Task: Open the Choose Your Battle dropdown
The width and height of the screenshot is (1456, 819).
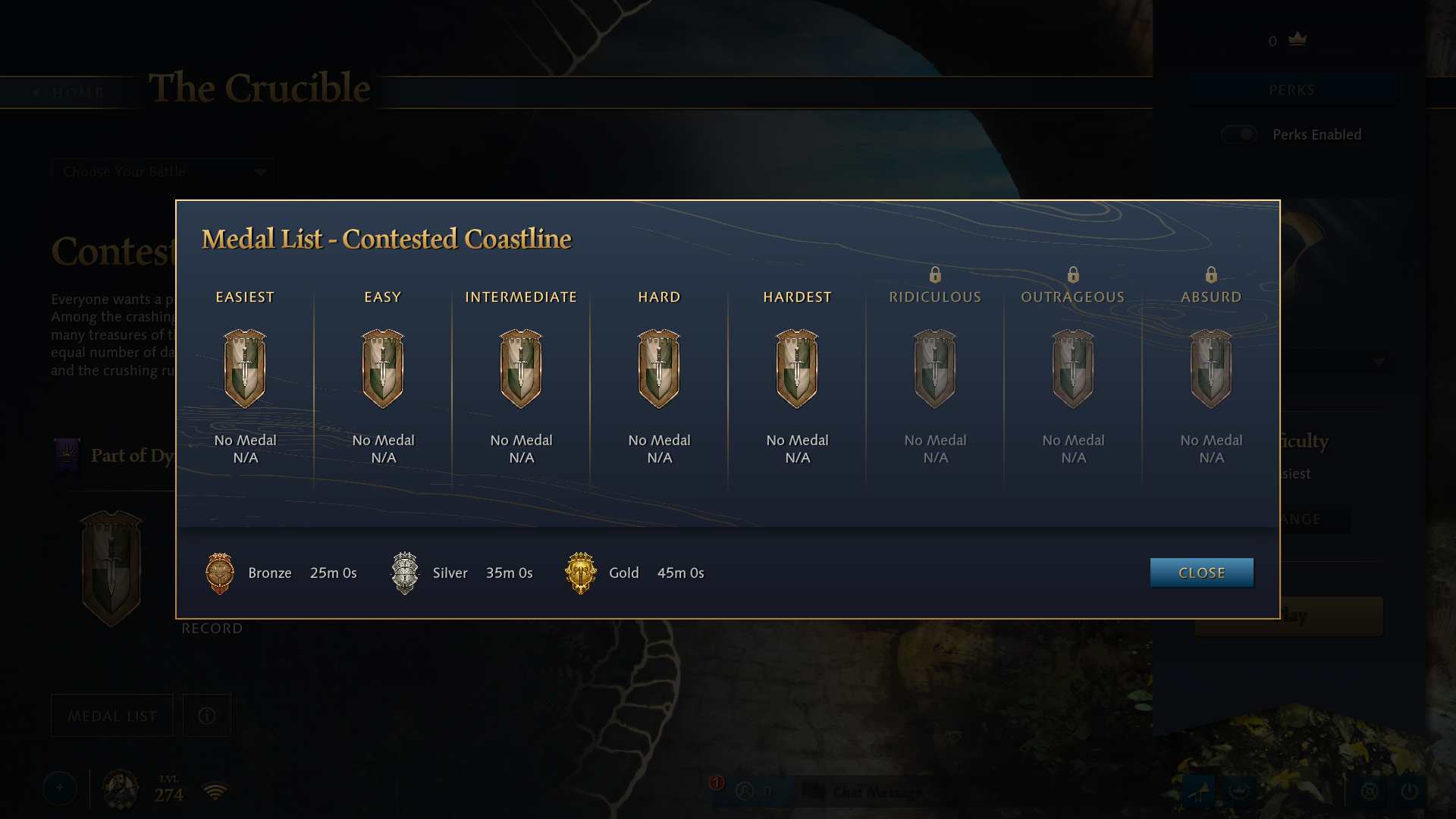Action: pos(163,172)
